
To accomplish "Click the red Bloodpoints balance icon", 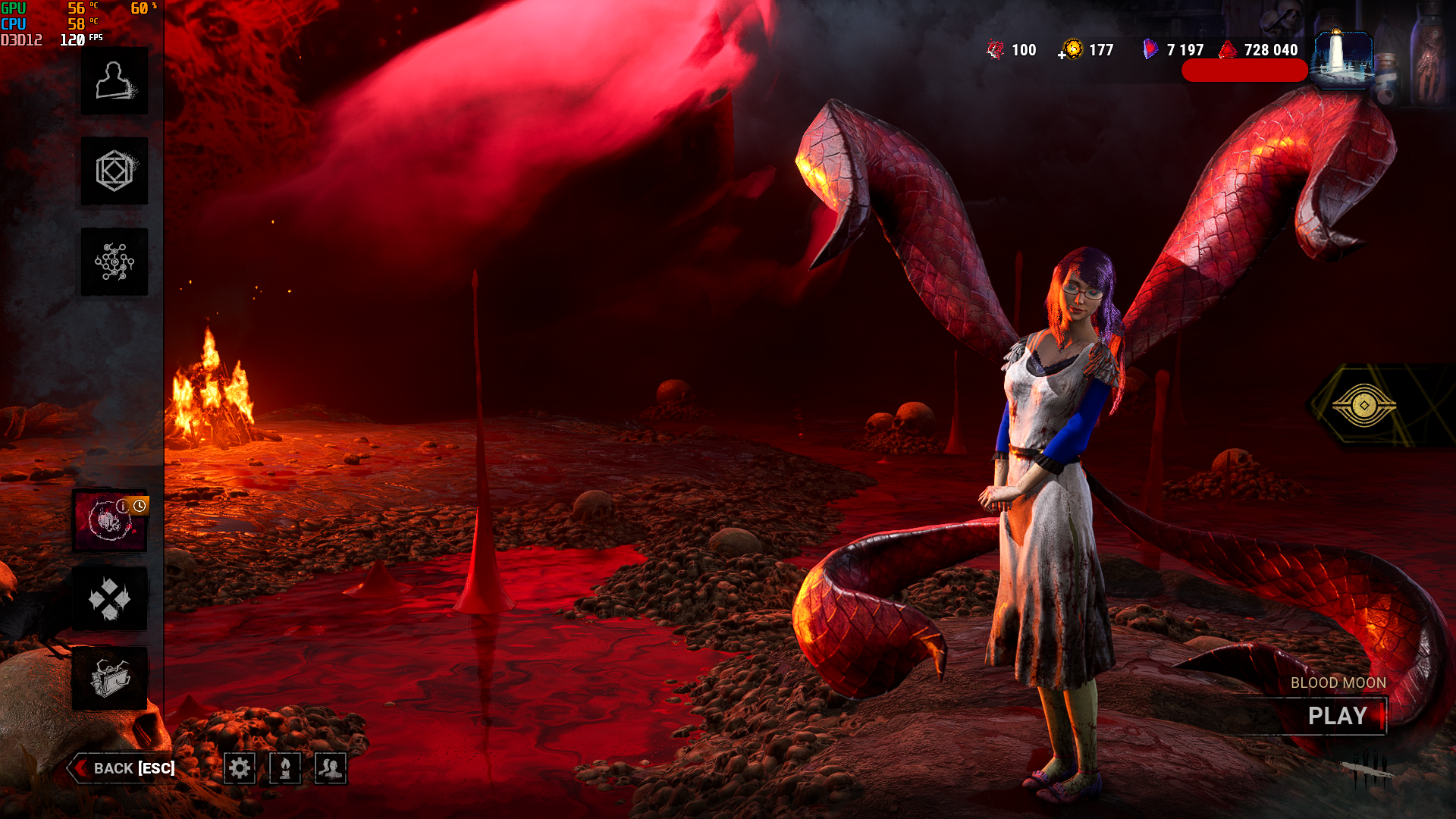I will [1228, 50].
